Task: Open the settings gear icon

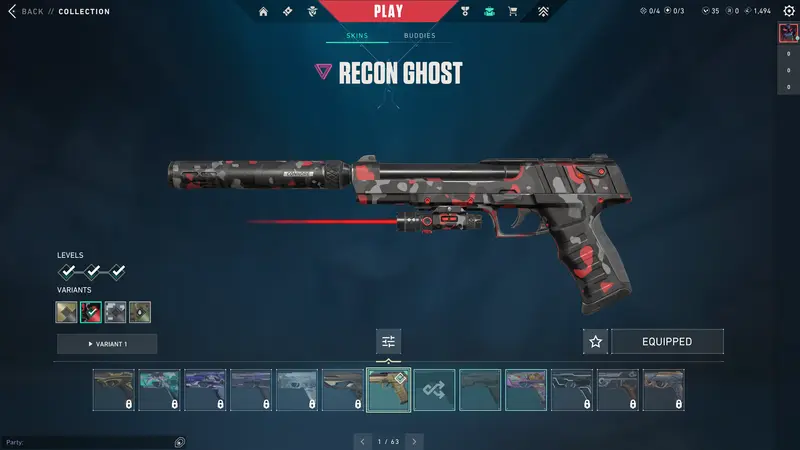Action: [x=788, y=11]
